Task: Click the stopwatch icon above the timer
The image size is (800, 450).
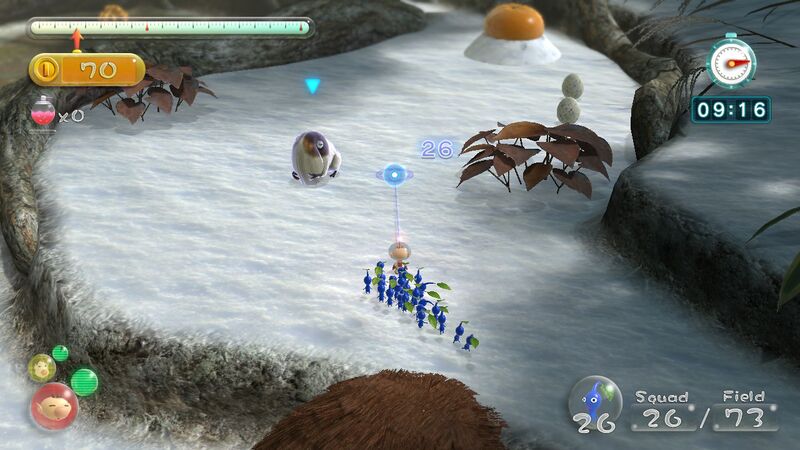Action: pyautogui.click(x=731, y=62)
